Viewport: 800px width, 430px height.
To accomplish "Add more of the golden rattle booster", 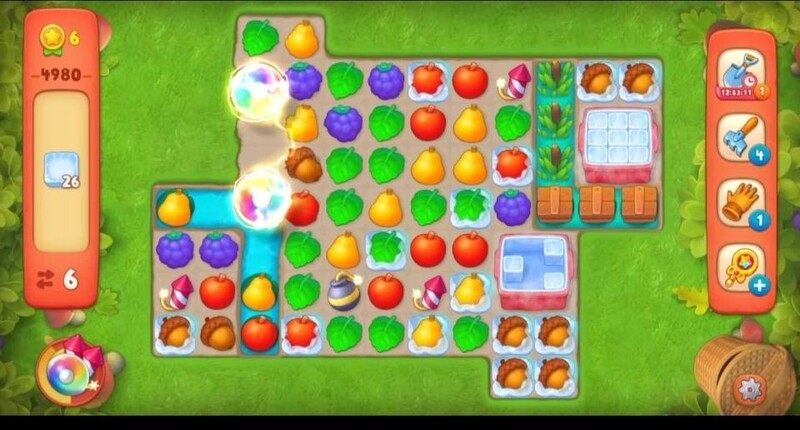I will [760, 286].
